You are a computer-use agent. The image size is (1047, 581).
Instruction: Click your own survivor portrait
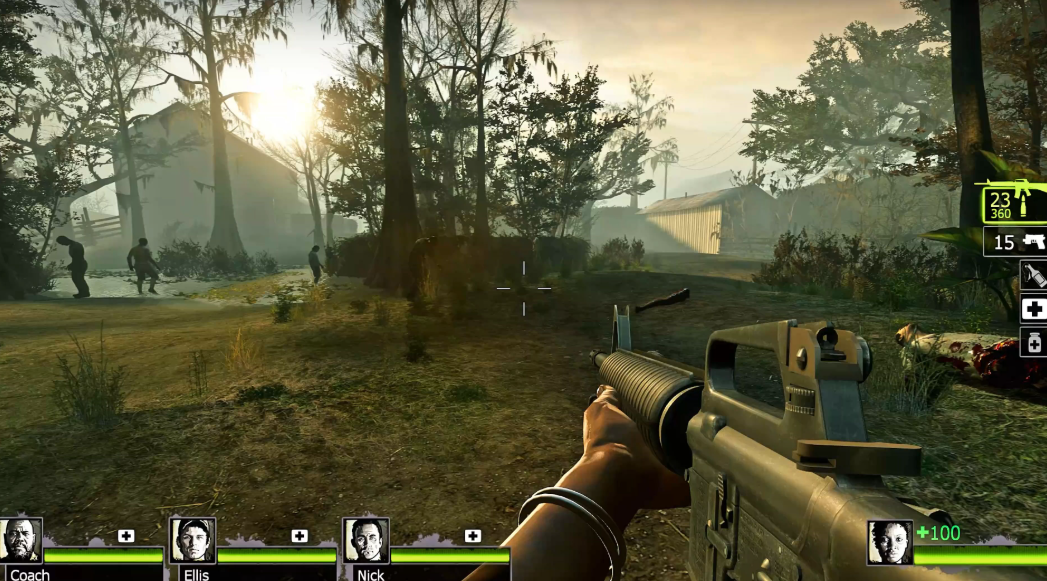[889, 543]
